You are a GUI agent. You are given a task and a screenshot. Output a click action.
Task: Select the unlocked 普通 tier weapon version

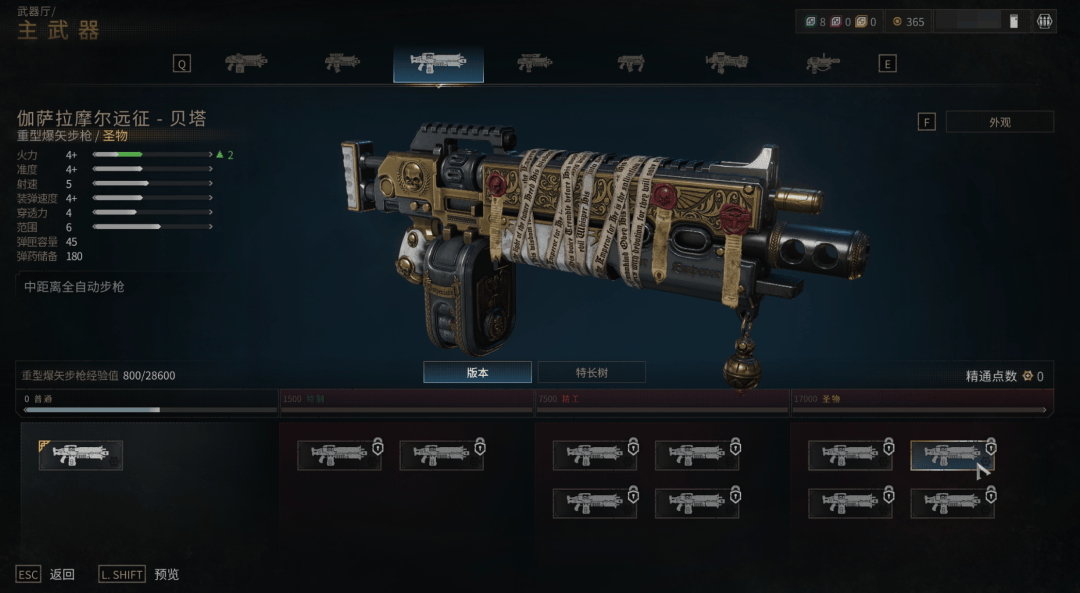click(x=81, y=455)
